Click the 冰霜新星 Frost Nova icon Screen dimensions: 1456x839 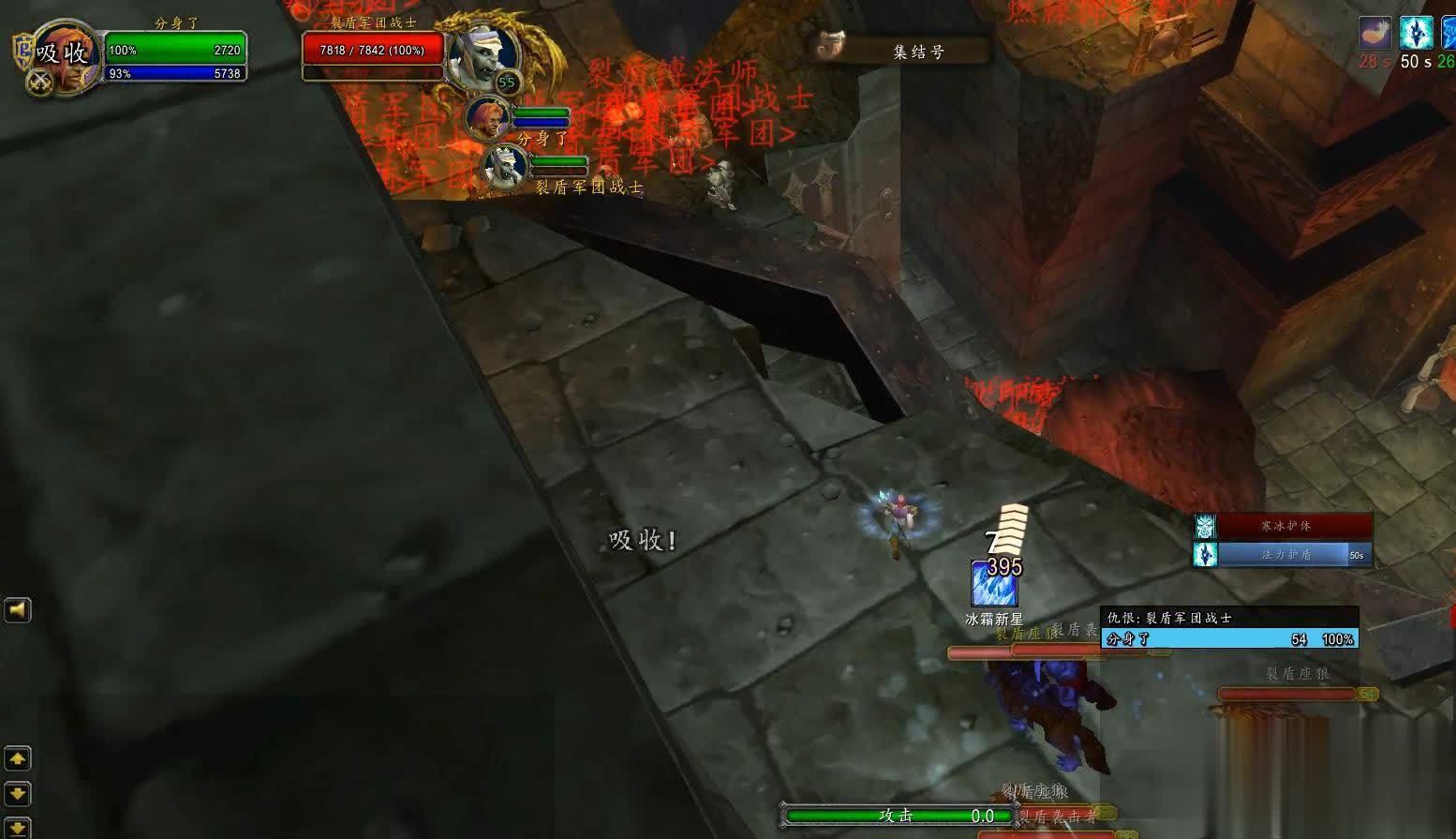(994, 585)
